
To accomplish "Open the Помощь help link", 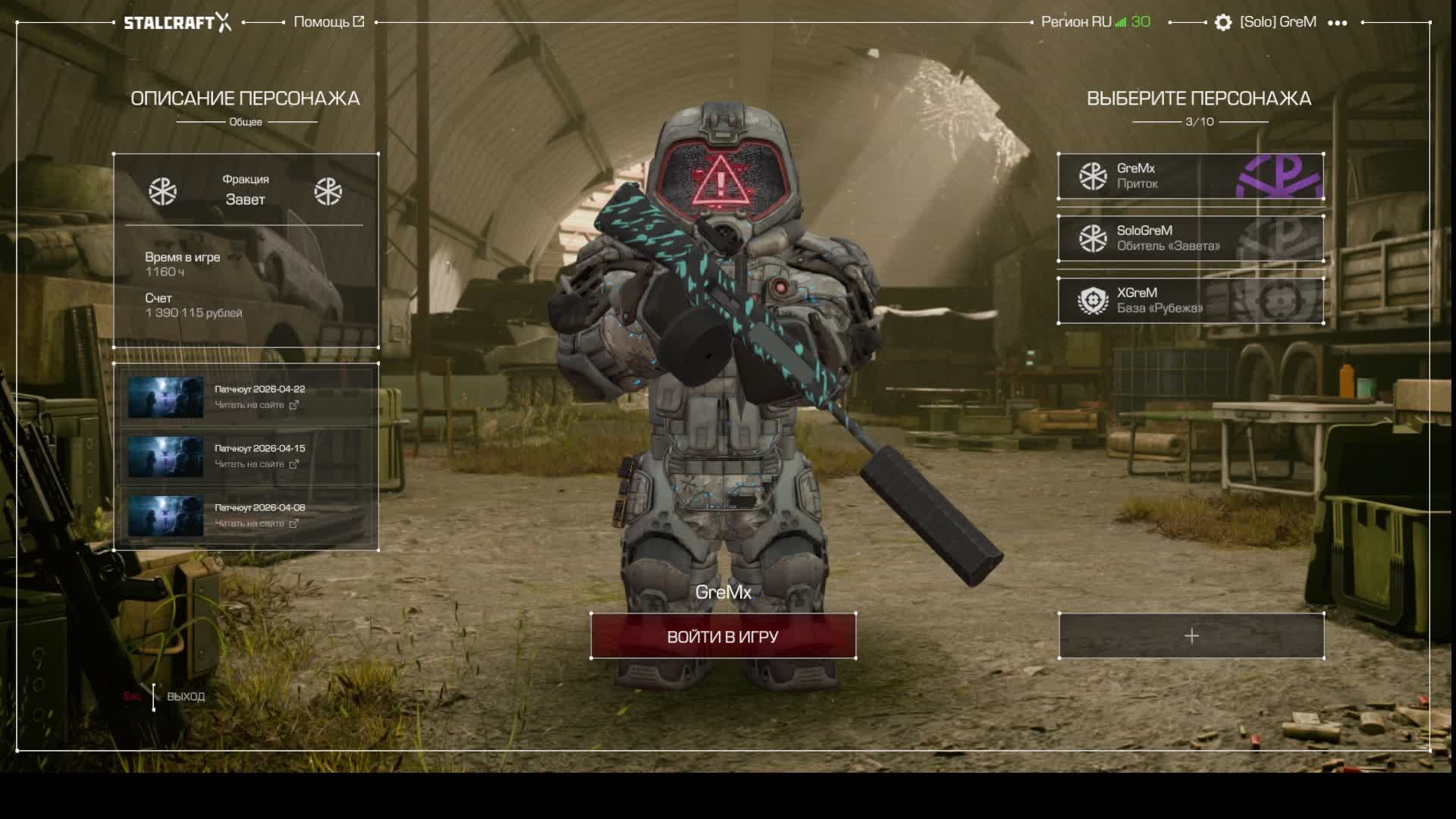I will [328, 22].
